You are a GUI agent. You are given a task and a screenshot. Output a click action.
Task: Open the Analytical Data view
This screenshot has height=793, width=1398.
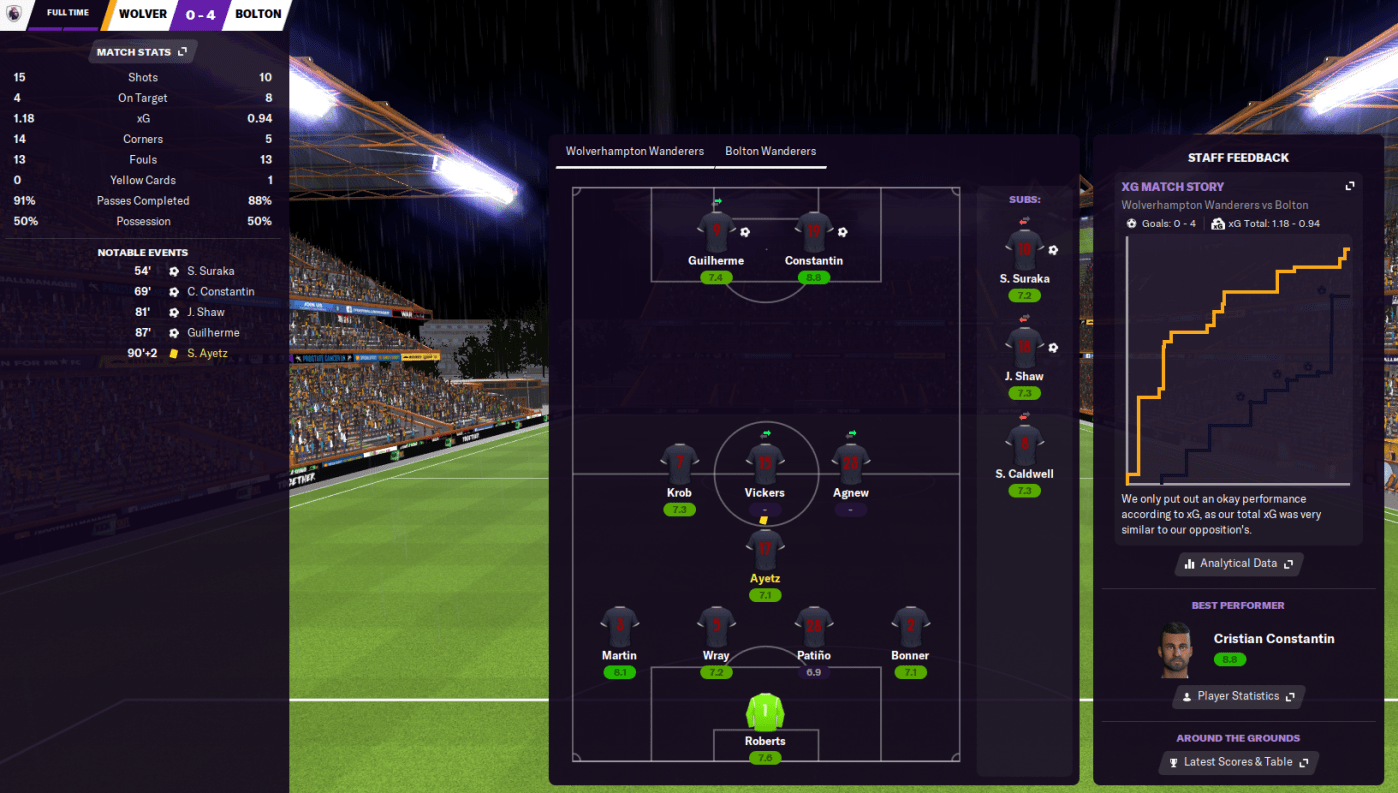click(1238, 564)
